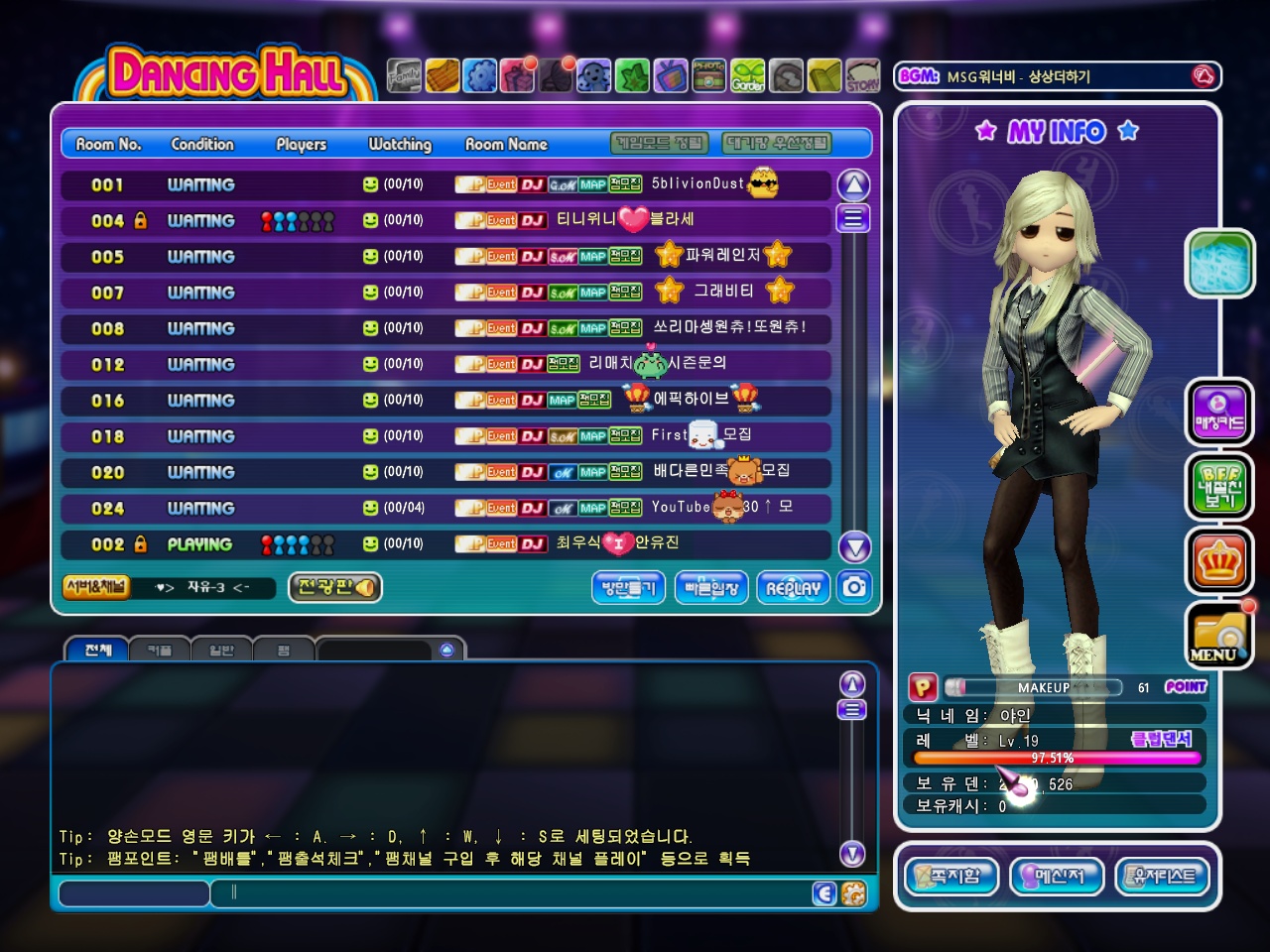Take a screenshot with the camera button
This screenshot has height=952, width=1270.
853,587
